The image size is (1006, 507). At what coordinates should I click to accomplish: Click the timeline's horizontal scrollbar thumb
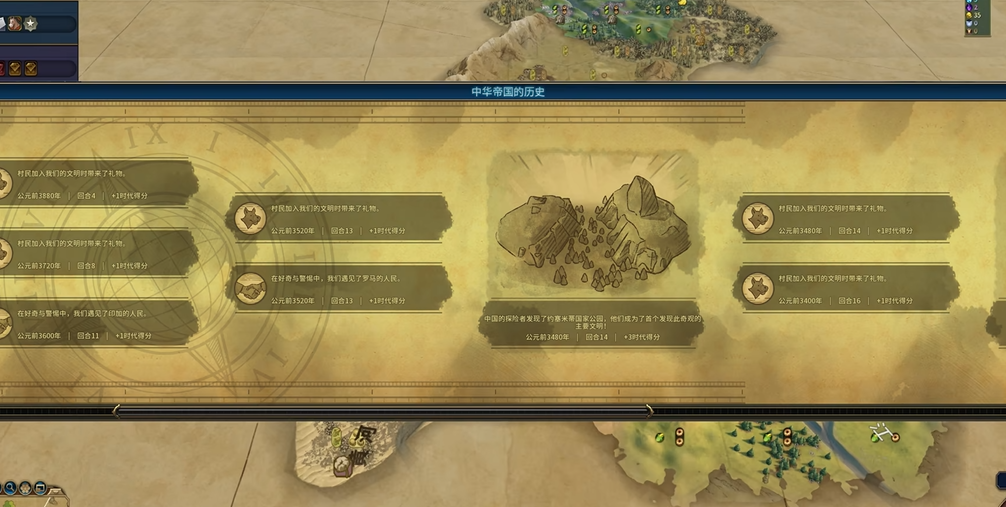pos(382,410)
